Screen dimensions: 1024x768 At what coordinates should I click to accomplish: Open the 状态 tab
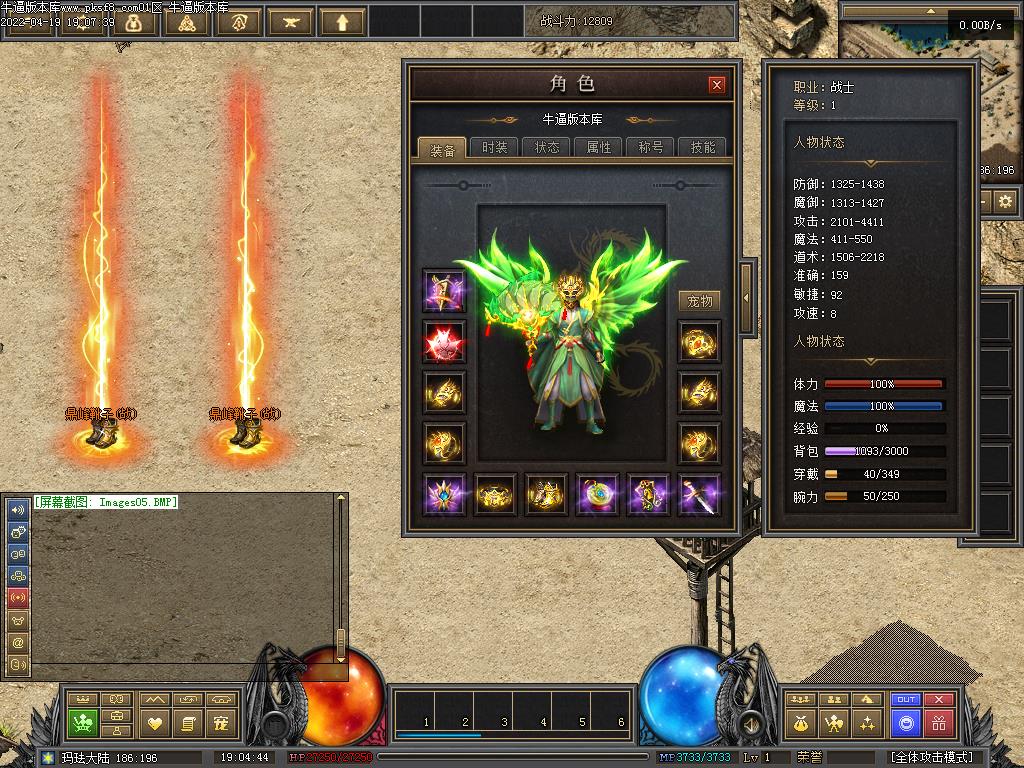coord(547,147)
